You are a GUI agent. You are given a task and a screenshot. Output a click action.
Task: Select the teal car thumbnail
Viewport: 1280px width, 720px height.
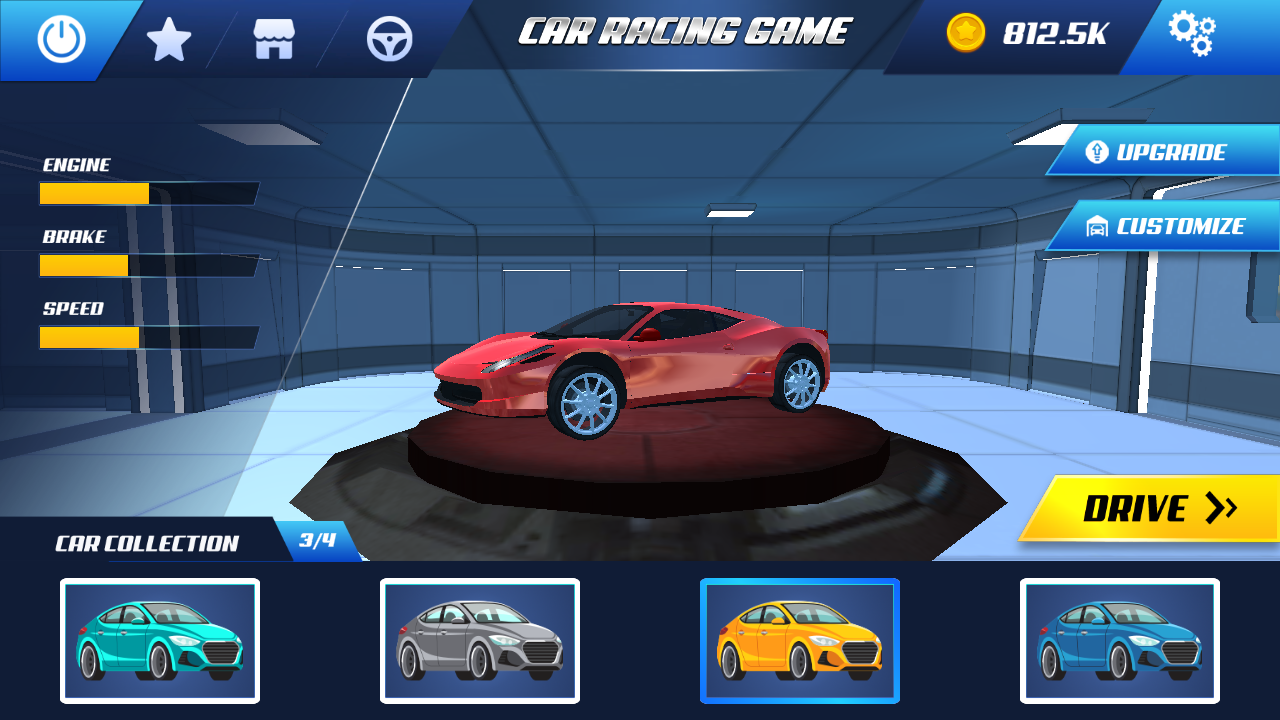[160, 641]
